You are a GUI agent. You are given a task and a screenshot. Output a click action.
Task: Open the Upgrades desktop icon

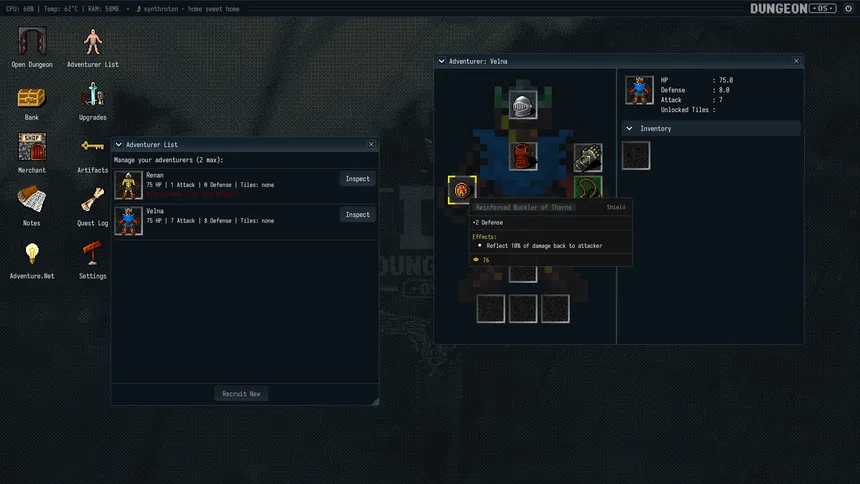tap(92, 96)
